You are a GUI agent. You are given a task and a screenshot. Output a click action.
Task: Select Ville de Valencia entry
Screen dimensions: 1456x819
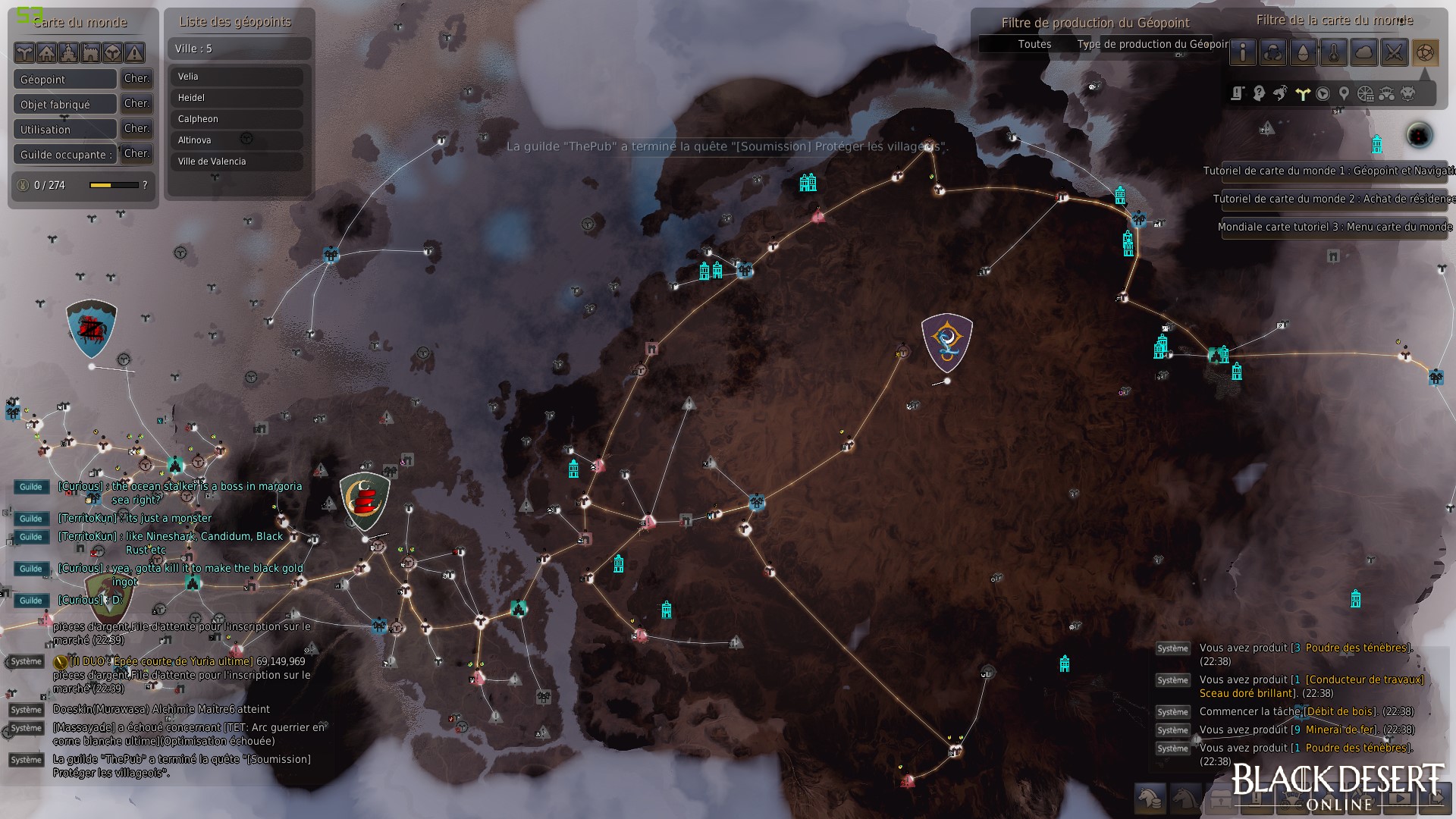click(x=237, y=162)
